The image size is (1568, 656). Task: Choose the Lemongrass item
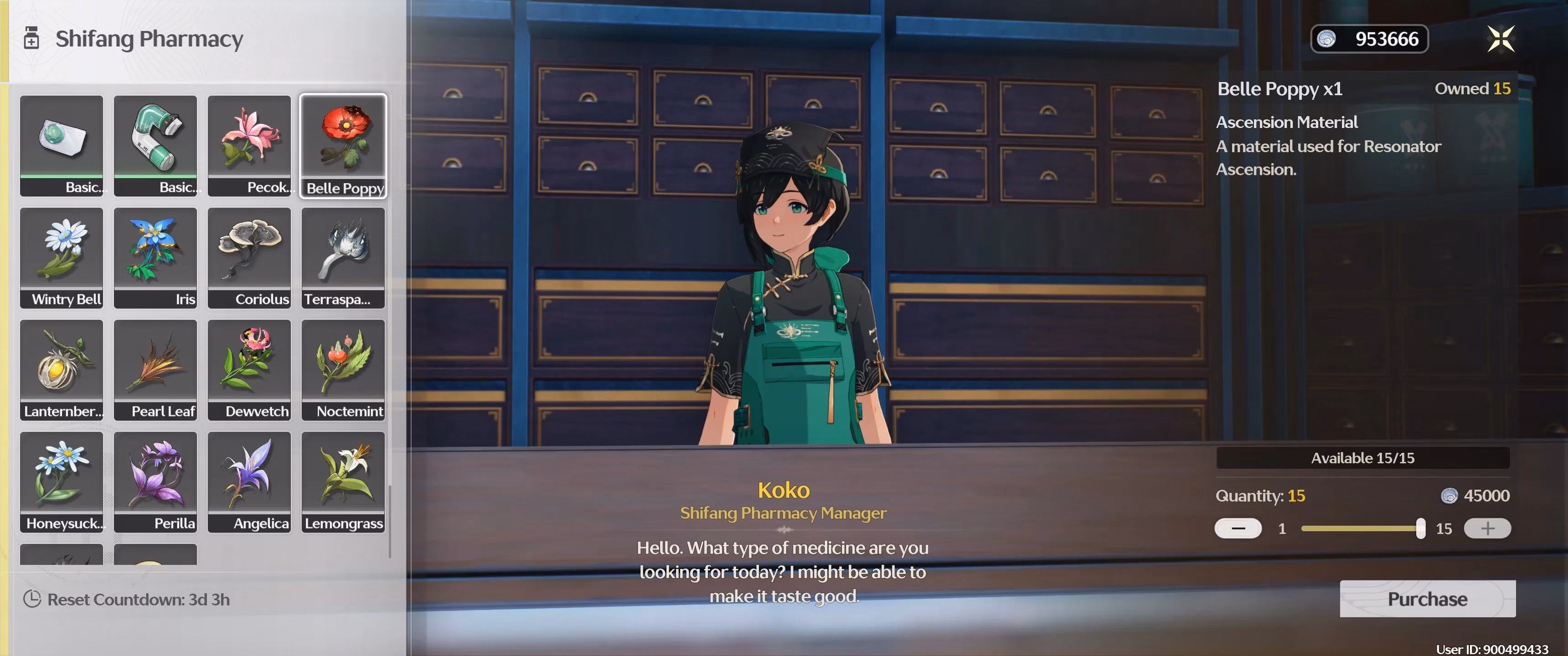click(x=343, y=482)
